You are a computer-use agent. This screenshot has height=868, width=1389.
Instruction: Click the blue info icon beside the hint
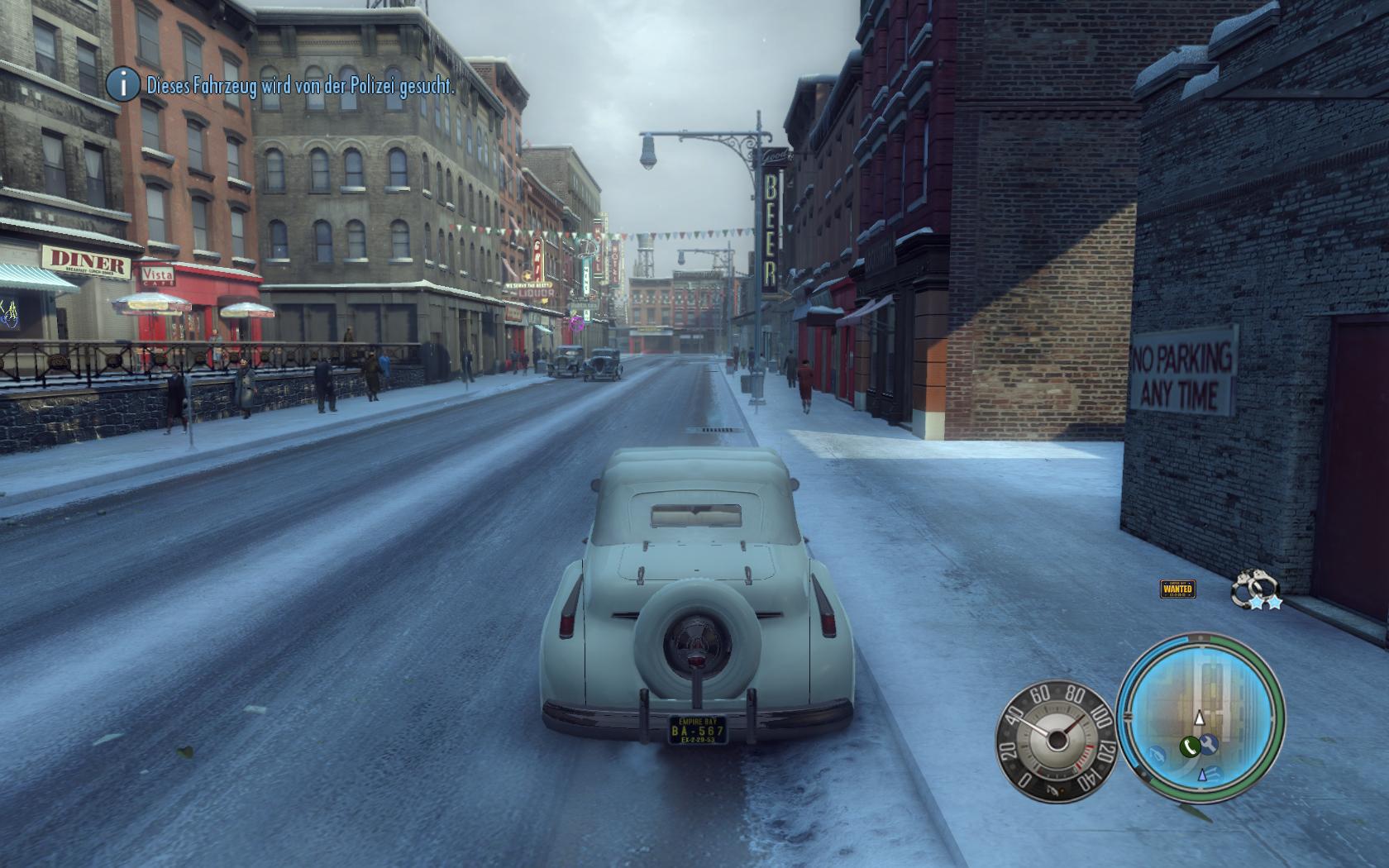[x=124, y=83]
